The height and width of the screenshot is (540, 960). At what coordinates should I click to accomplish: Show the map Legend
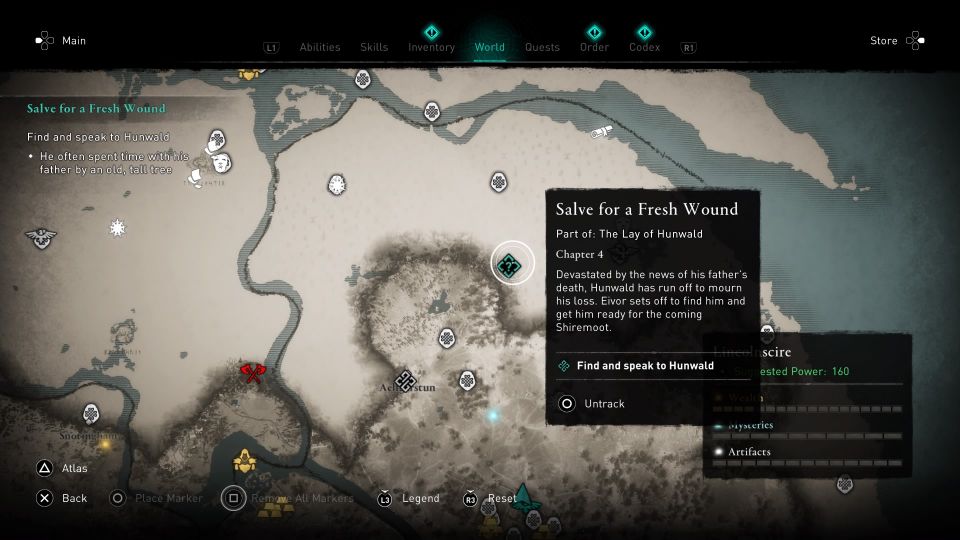coord(421,498)
